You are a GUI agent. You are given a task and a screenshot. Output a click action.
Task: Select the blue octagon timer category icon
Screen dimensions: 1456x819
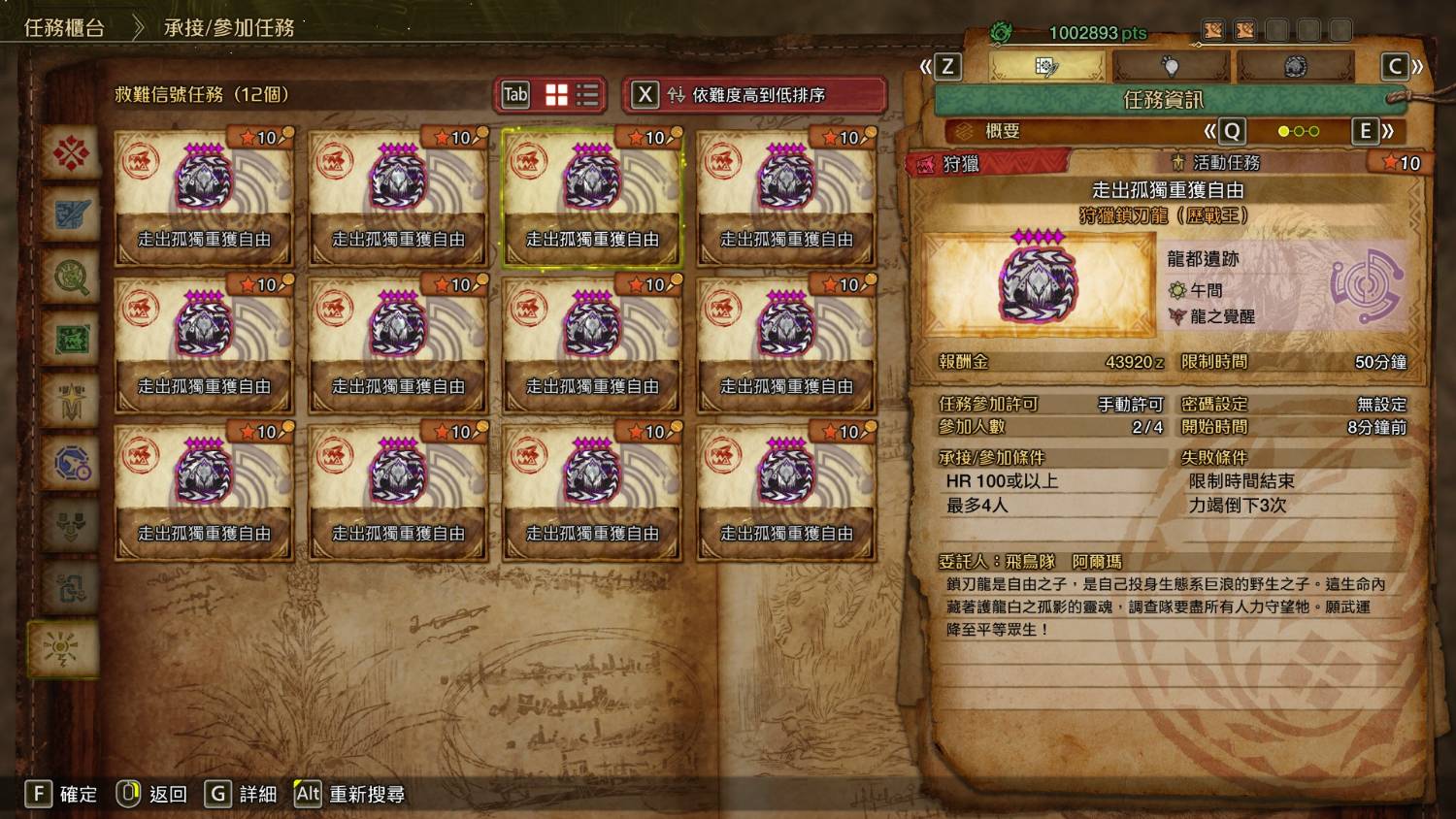click(x=72, y=464)
